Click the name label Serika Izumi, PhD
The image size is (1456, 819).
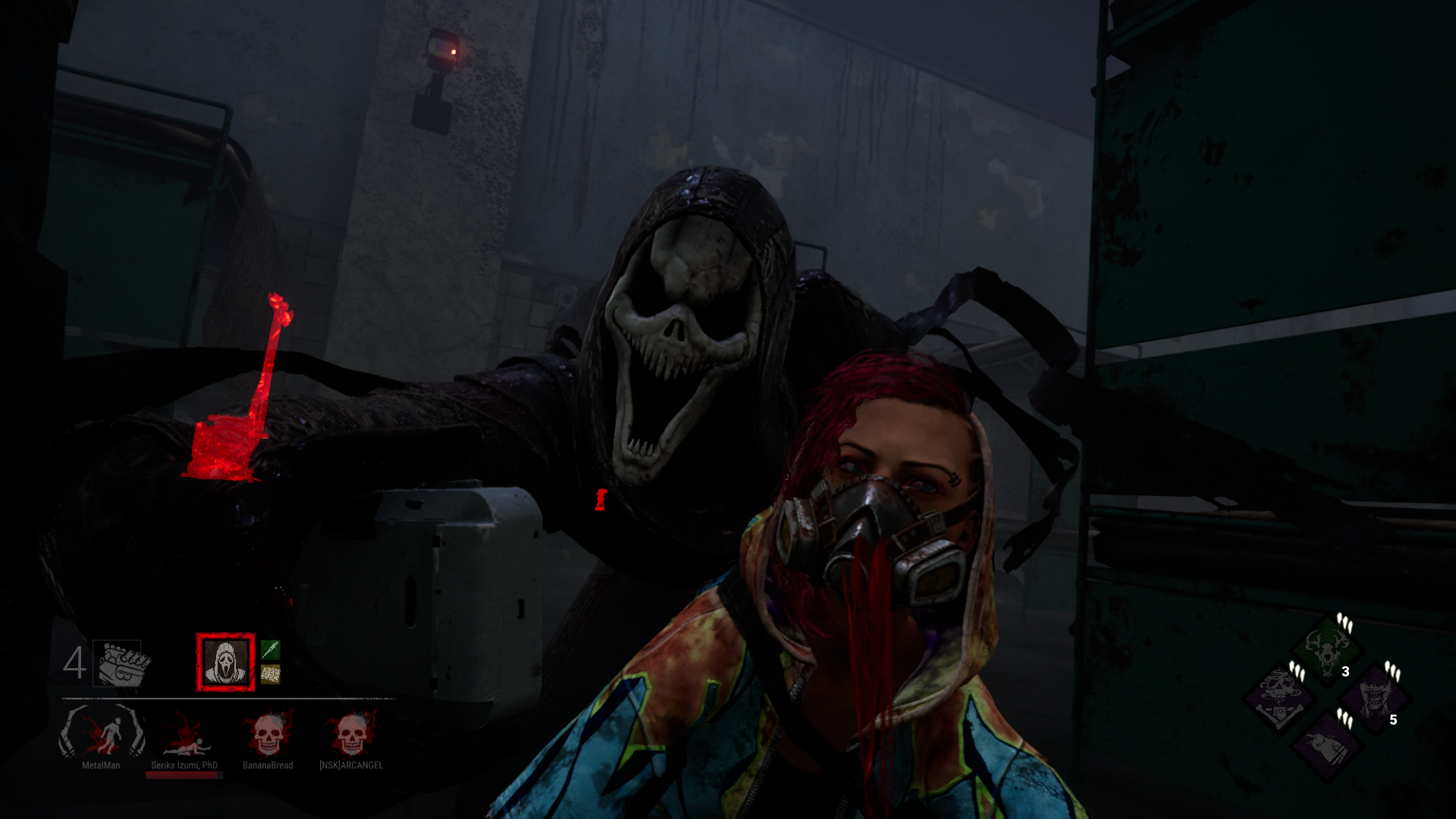click(184, 765)
